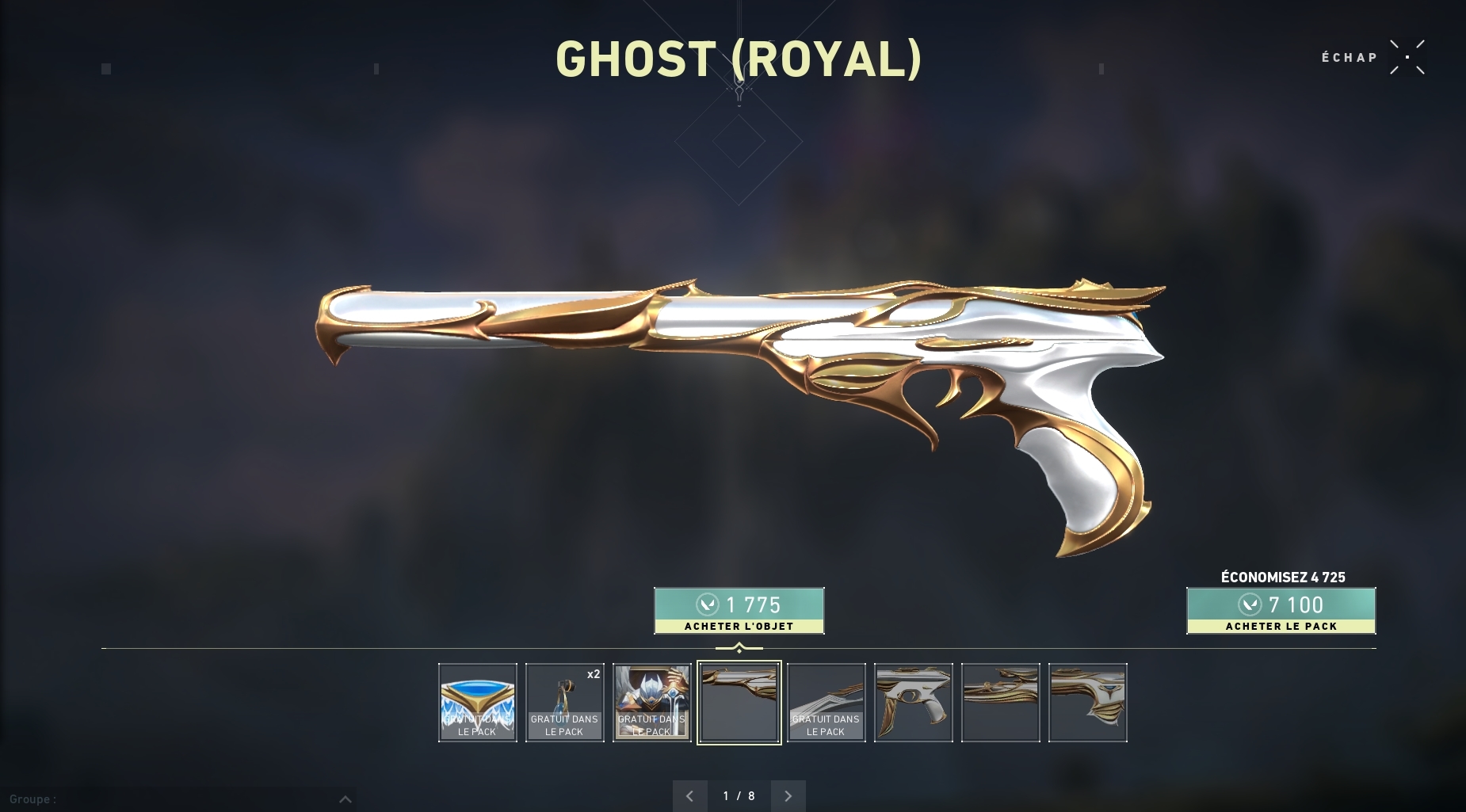Viewport: 1466px width, 812px height.
Task: Select the blue winged spray thumbnail
Action: pyautogui.click(x=478, y=703)
